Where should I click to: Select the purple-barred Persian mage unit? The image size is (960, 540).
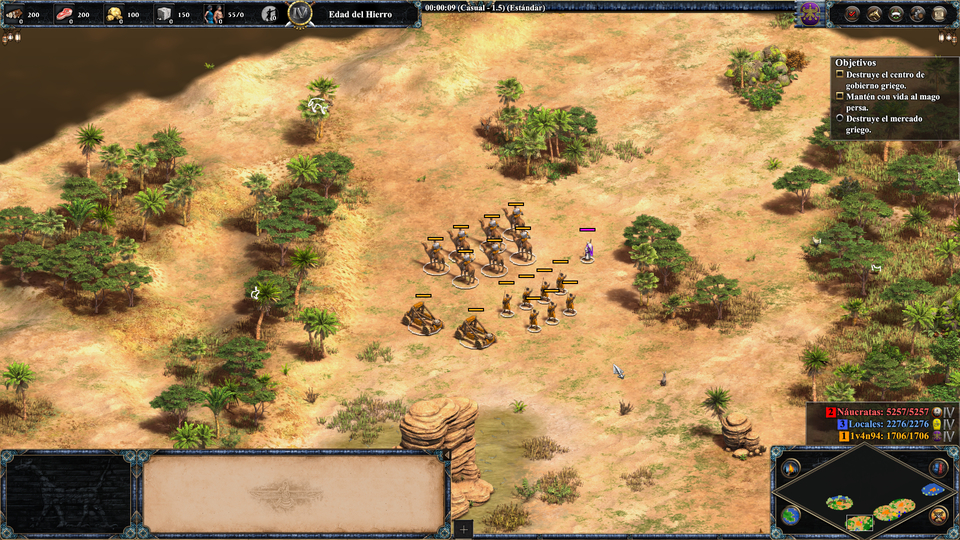pyautogui.click(x=588, y=248)
